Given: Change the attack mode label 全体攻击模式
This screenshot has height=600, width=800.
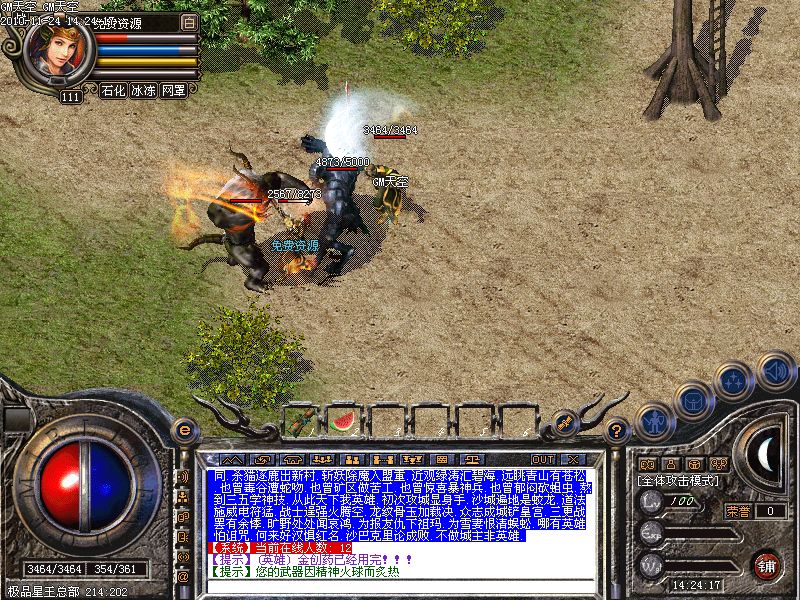Looking at the screenshot, I should (680, 480).
